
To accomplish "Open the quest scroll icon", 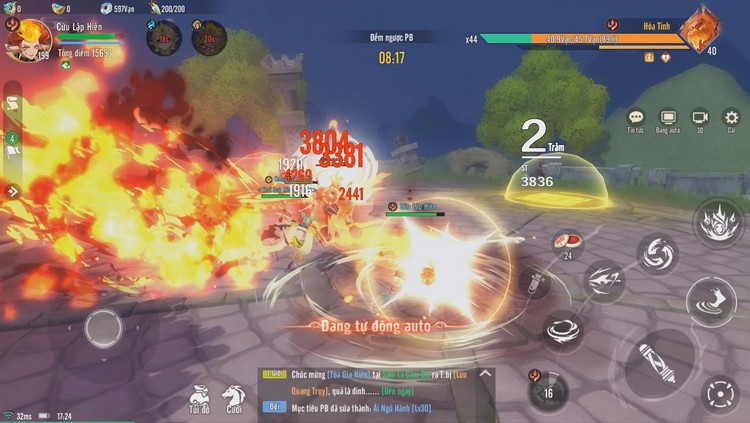I will [x=12, y=103].
